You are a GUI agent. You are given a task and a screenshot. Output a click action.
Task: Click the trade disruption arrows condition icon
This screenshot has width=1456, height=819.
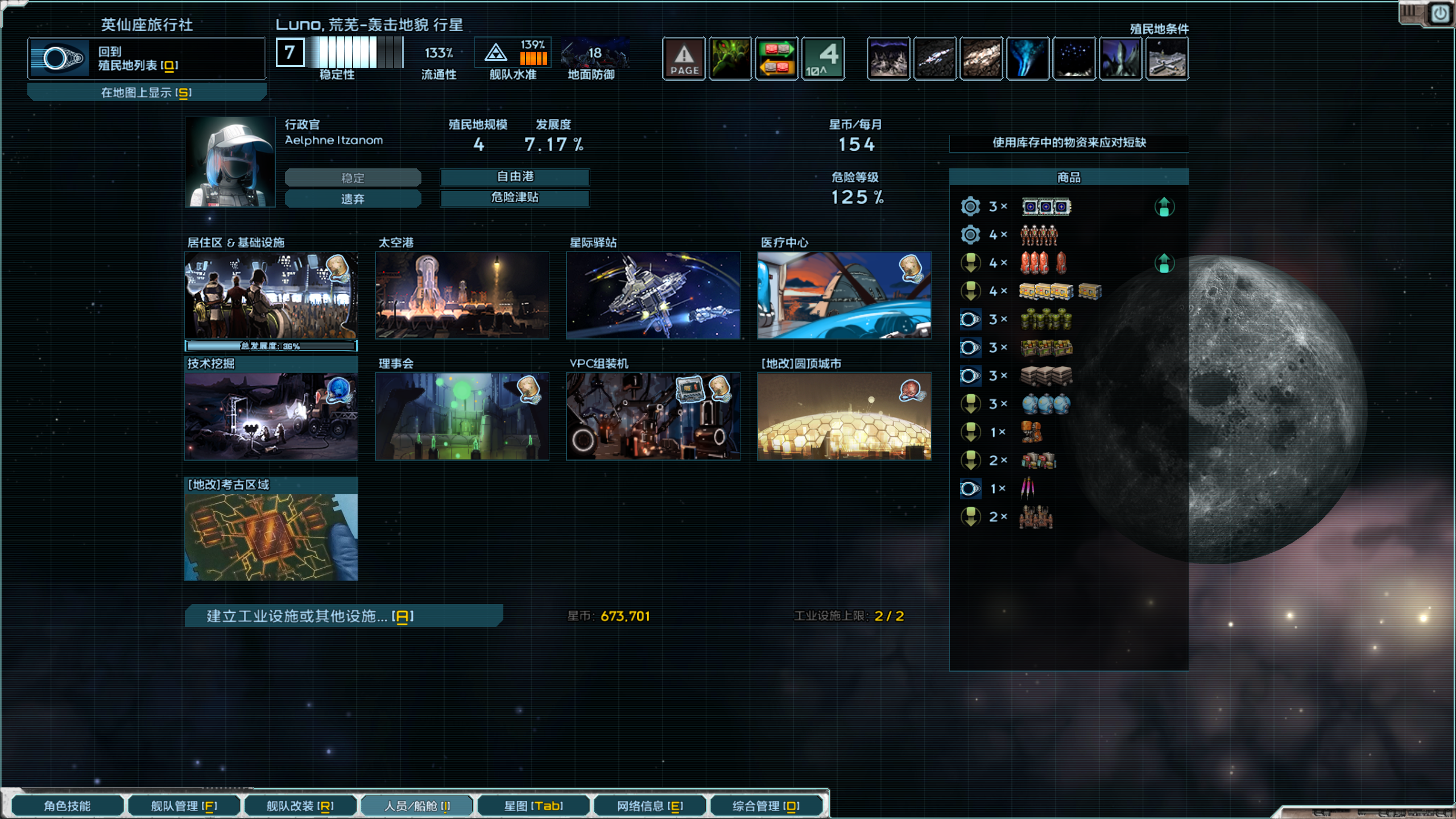point(777,58)
